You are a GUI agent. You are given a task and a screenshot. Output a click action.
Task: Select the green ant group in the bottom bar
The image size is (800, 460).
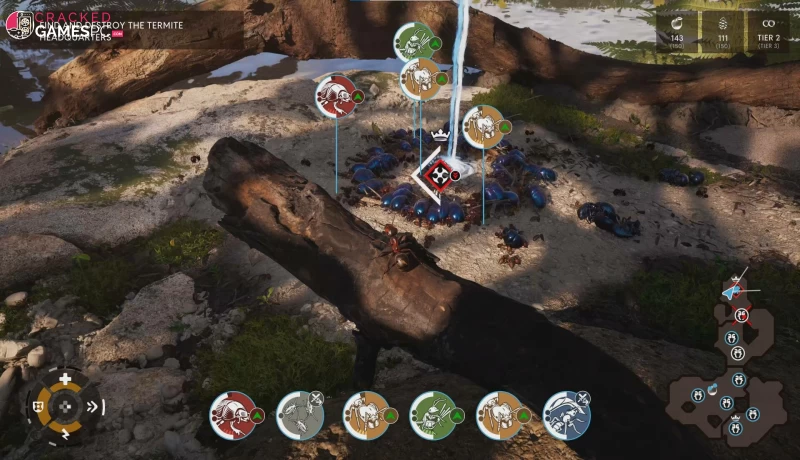point(431,414)
